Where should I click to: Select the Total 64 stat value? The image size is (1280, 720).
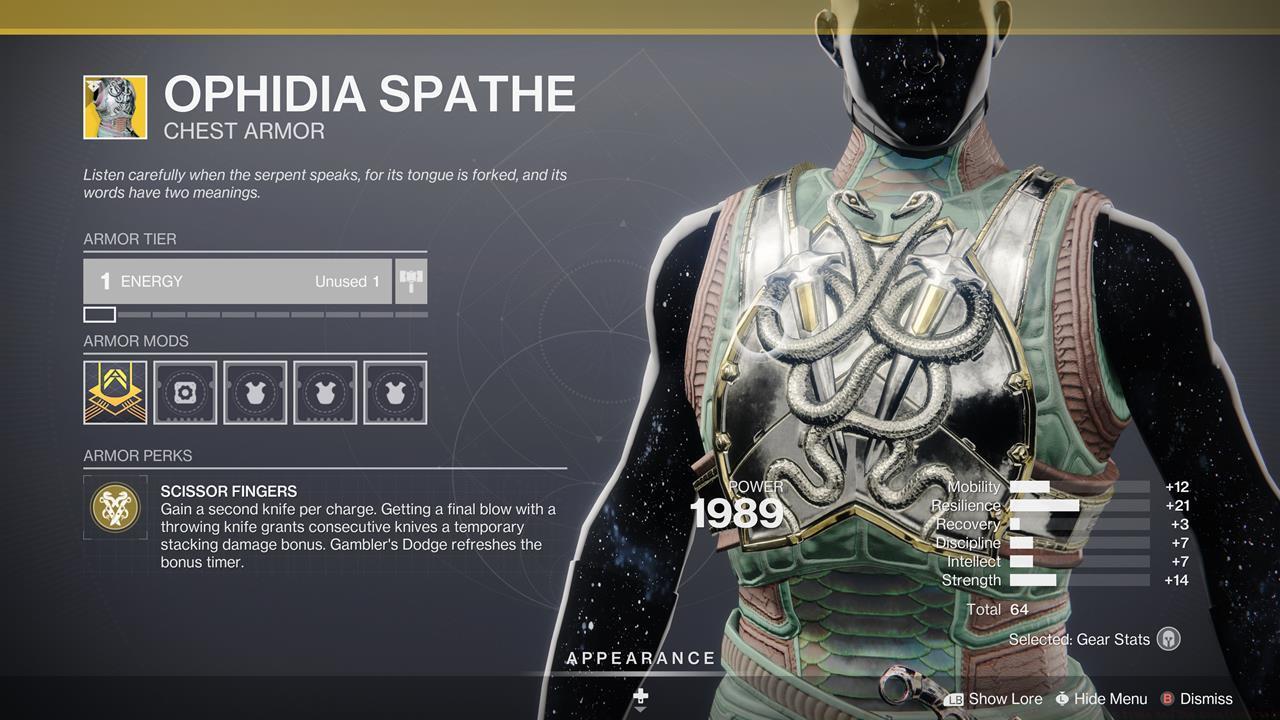coord(1000,608)
